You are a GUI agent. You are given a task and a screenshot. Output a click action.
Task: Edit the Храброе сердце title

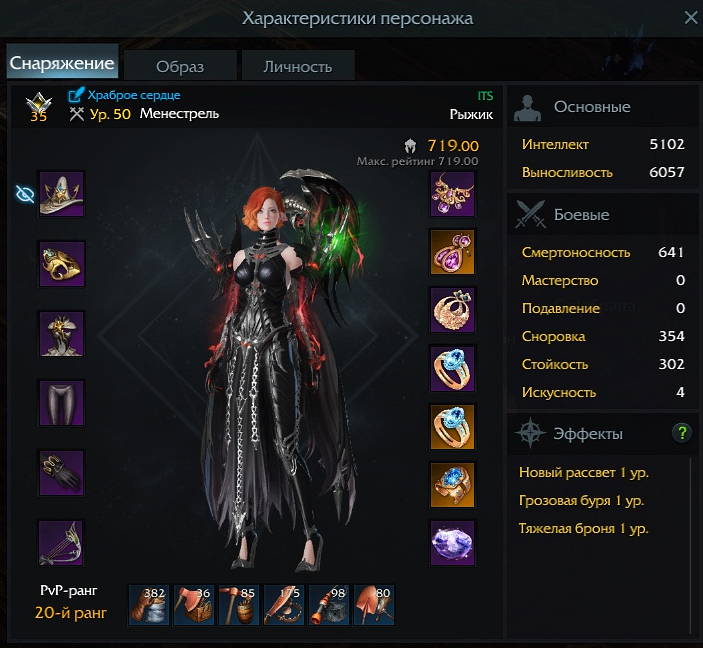77,95
